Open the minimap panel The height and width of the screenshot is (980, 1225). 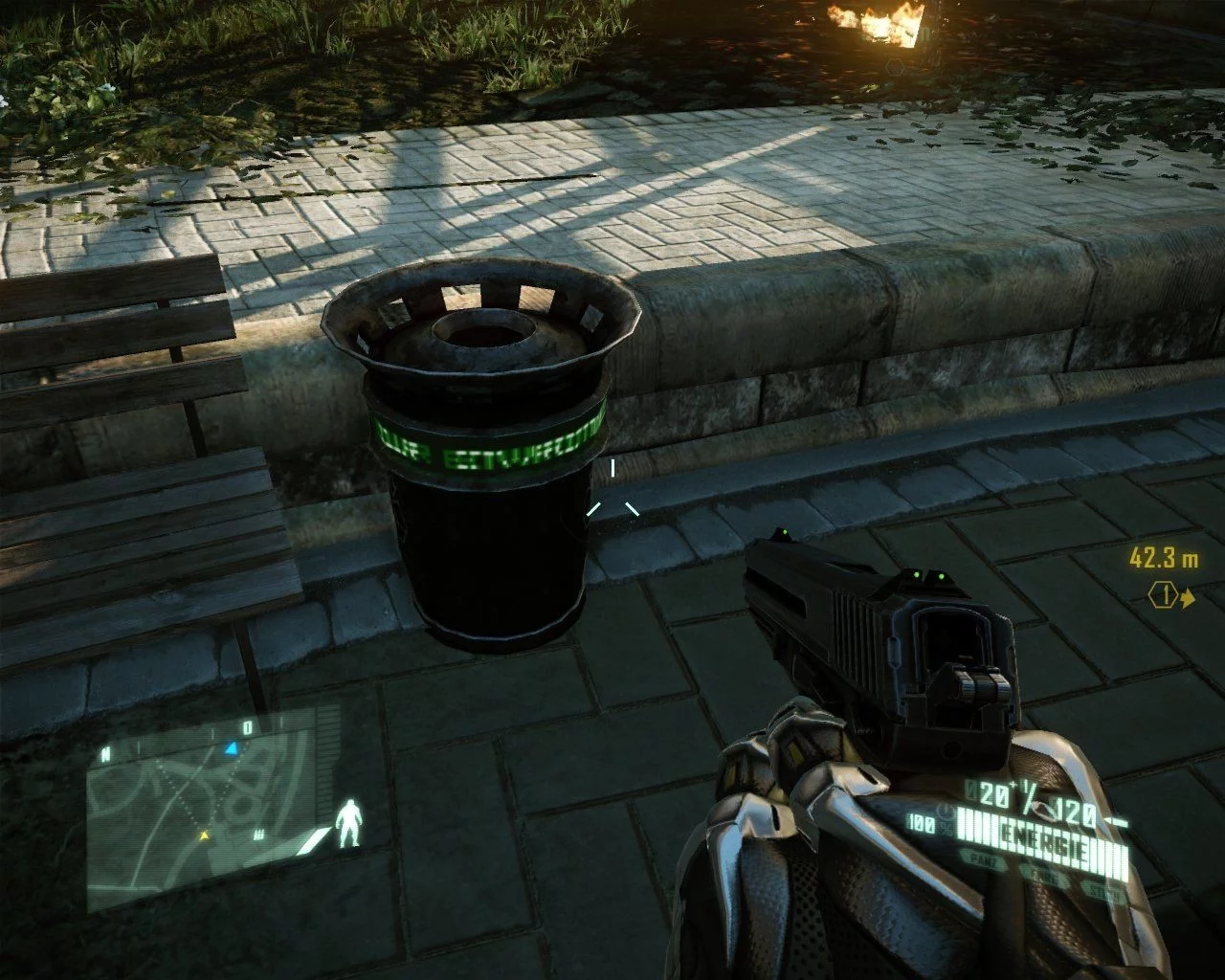[215, 809]
